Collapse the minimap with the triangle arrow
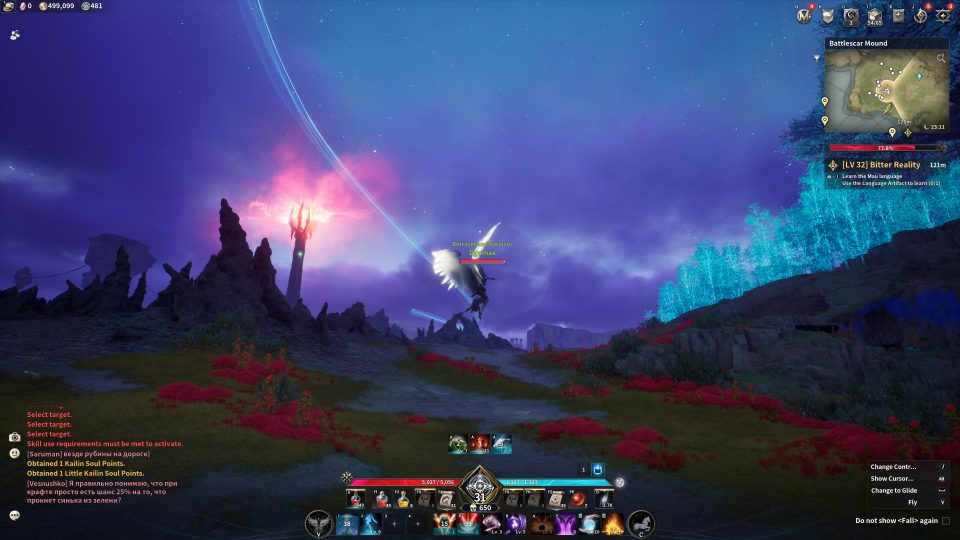 tap(818, 58)
